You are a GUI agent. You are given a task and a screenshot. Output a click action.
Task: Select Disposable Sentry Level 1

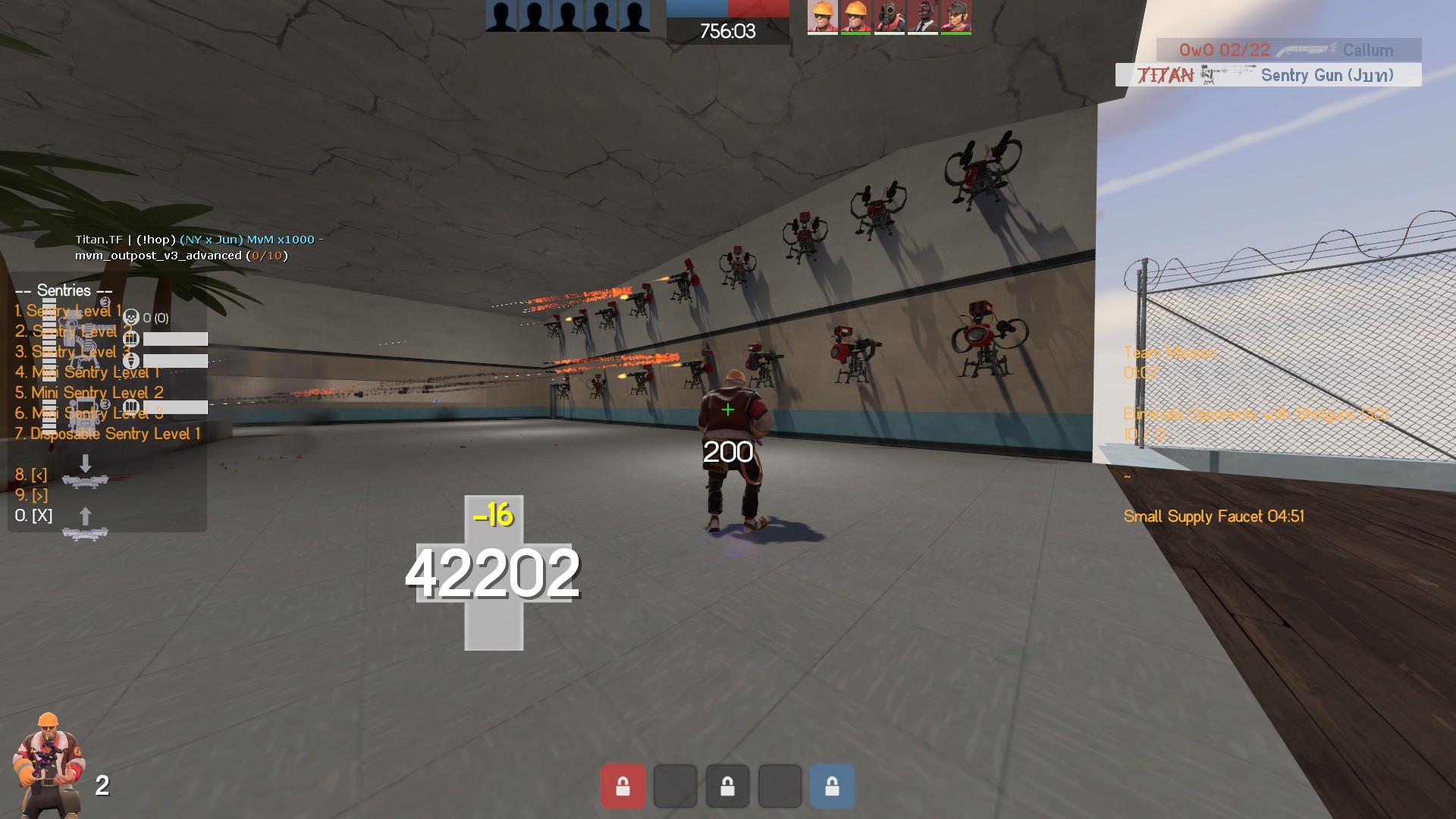[x=108, y=434]
